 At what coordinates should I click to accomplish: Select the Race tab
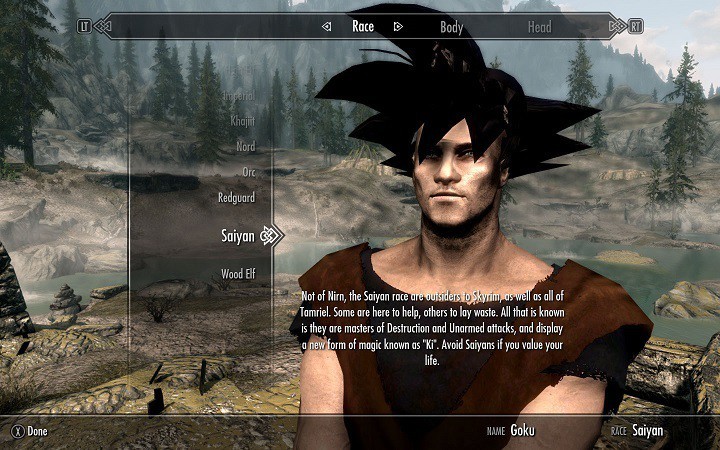pyautogui.click(x=362, y=26)
